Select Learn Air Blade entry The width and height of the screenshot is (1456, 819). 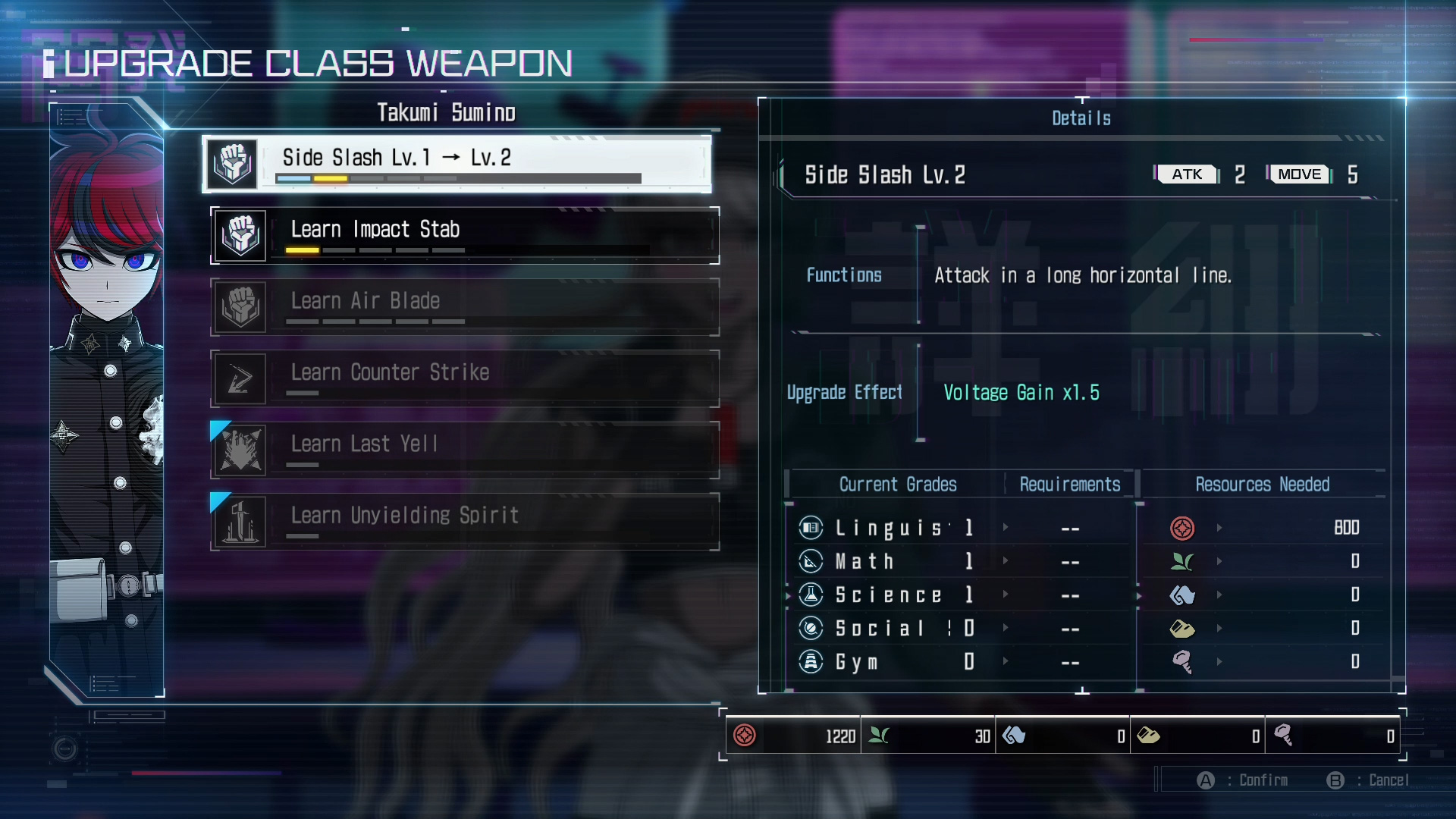[464, 307]
